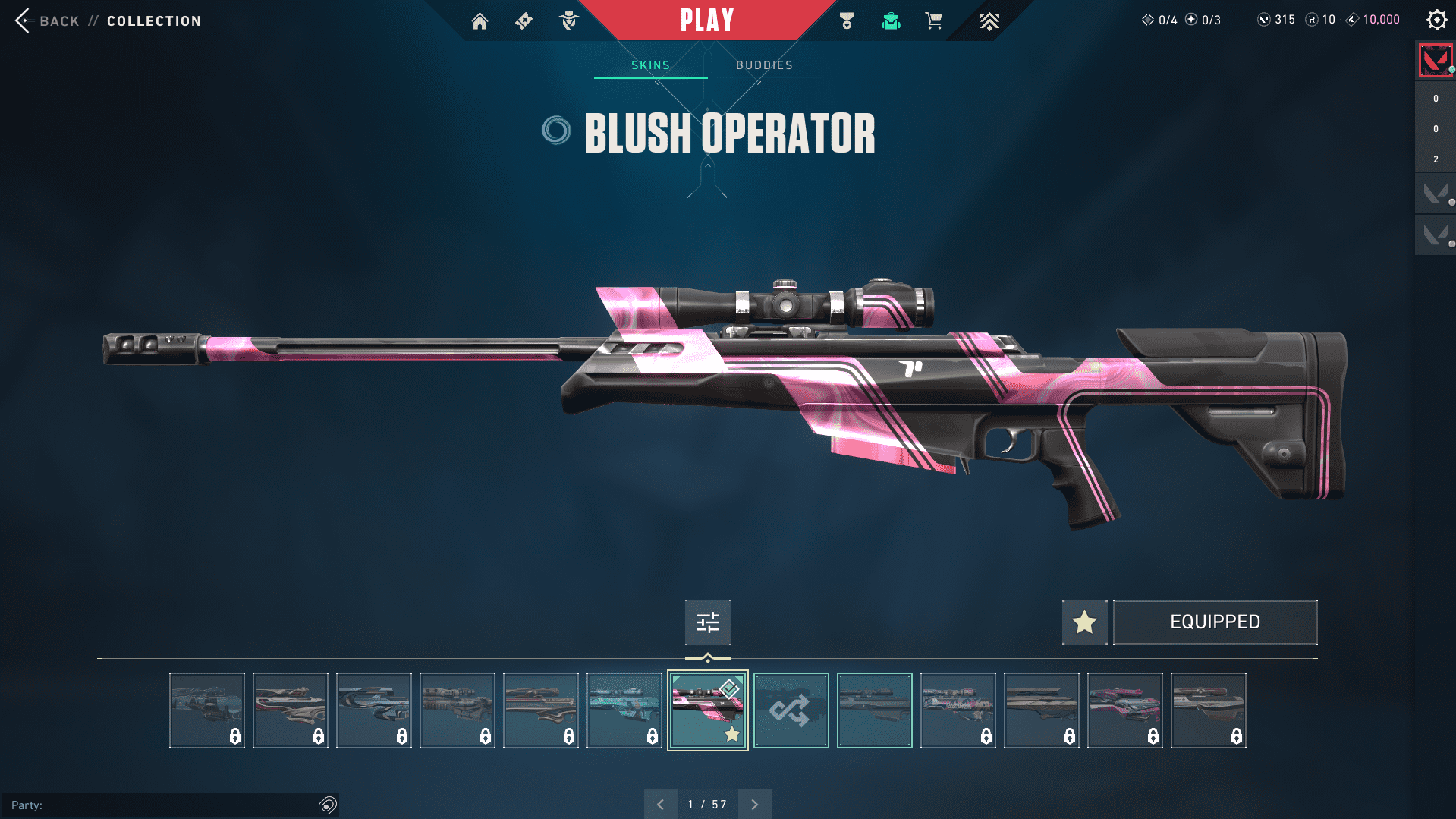The image size is (1456, 819).
Task: Click the large PLAY button
Action: (706, 20)
